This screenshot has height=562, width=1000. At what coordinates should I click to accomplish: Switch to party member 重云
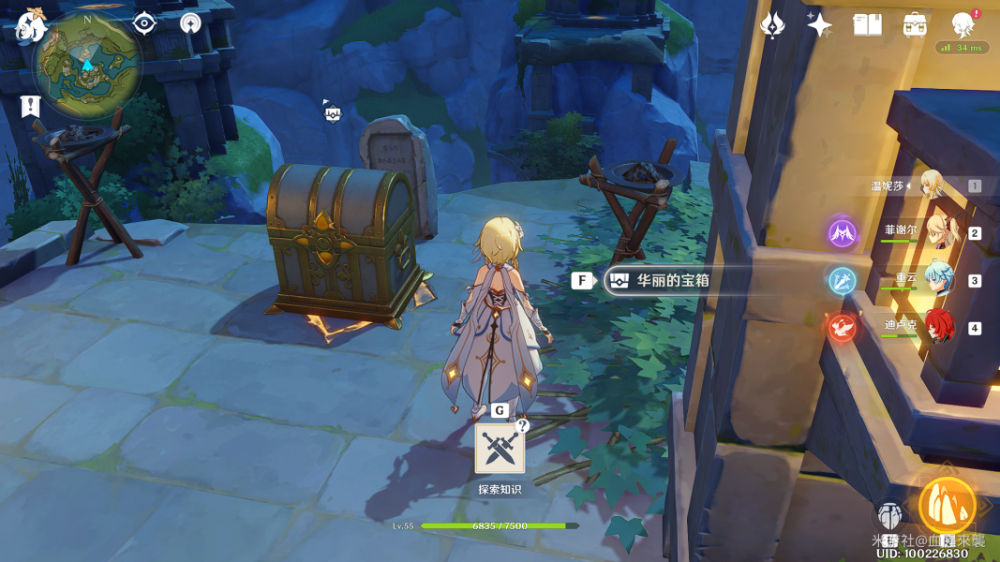click(x=939, y=279)
